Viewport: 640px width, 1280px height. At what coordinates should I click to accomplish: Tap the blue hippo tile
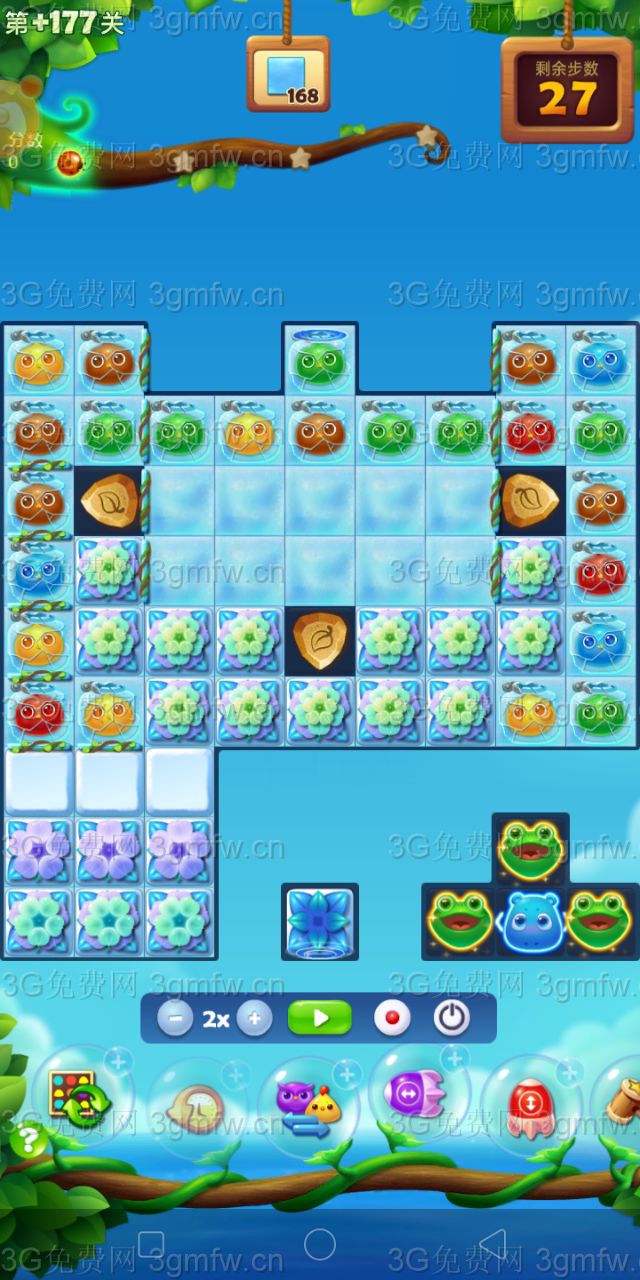click(x=532, y=921)
